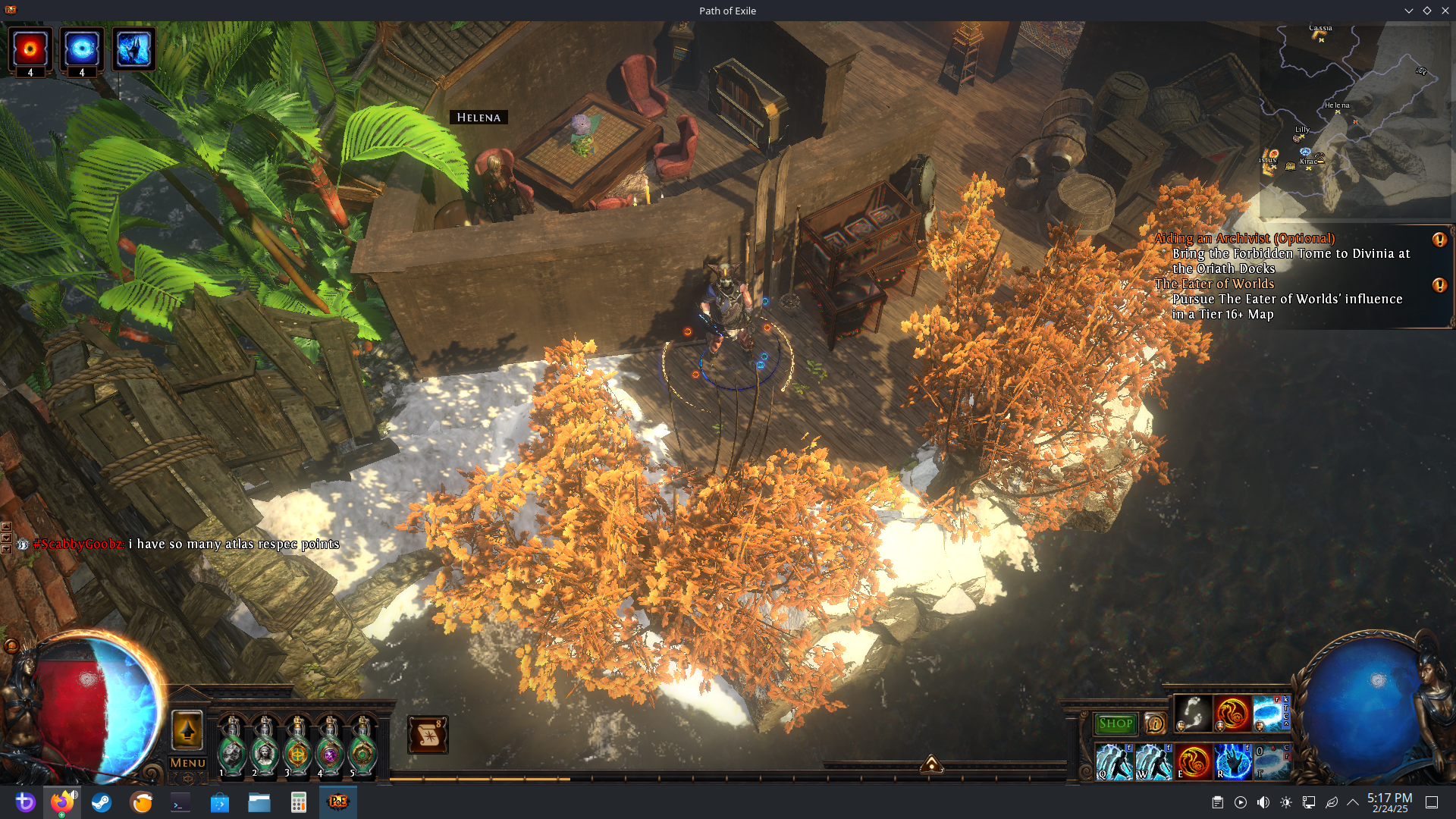Close the Path of Exile window
This screenshot has width=1456, height=819.
[x=1445, y=11]
